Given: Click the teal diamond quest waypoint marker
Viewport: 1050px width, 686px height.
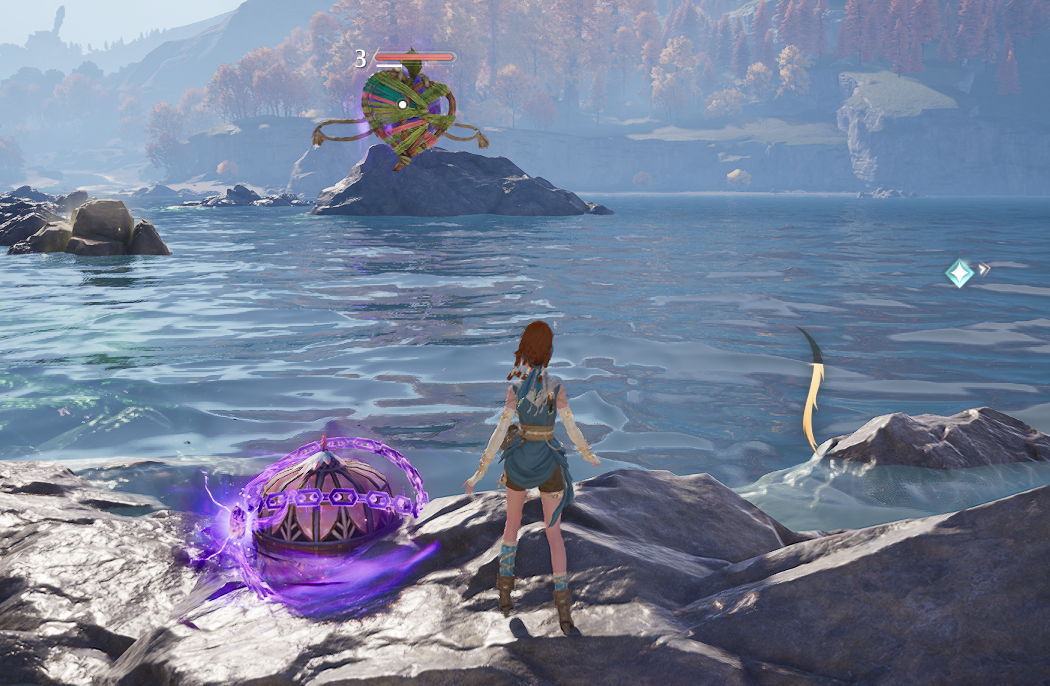Looking at the screenshot, I should click(x=960, y=273).
